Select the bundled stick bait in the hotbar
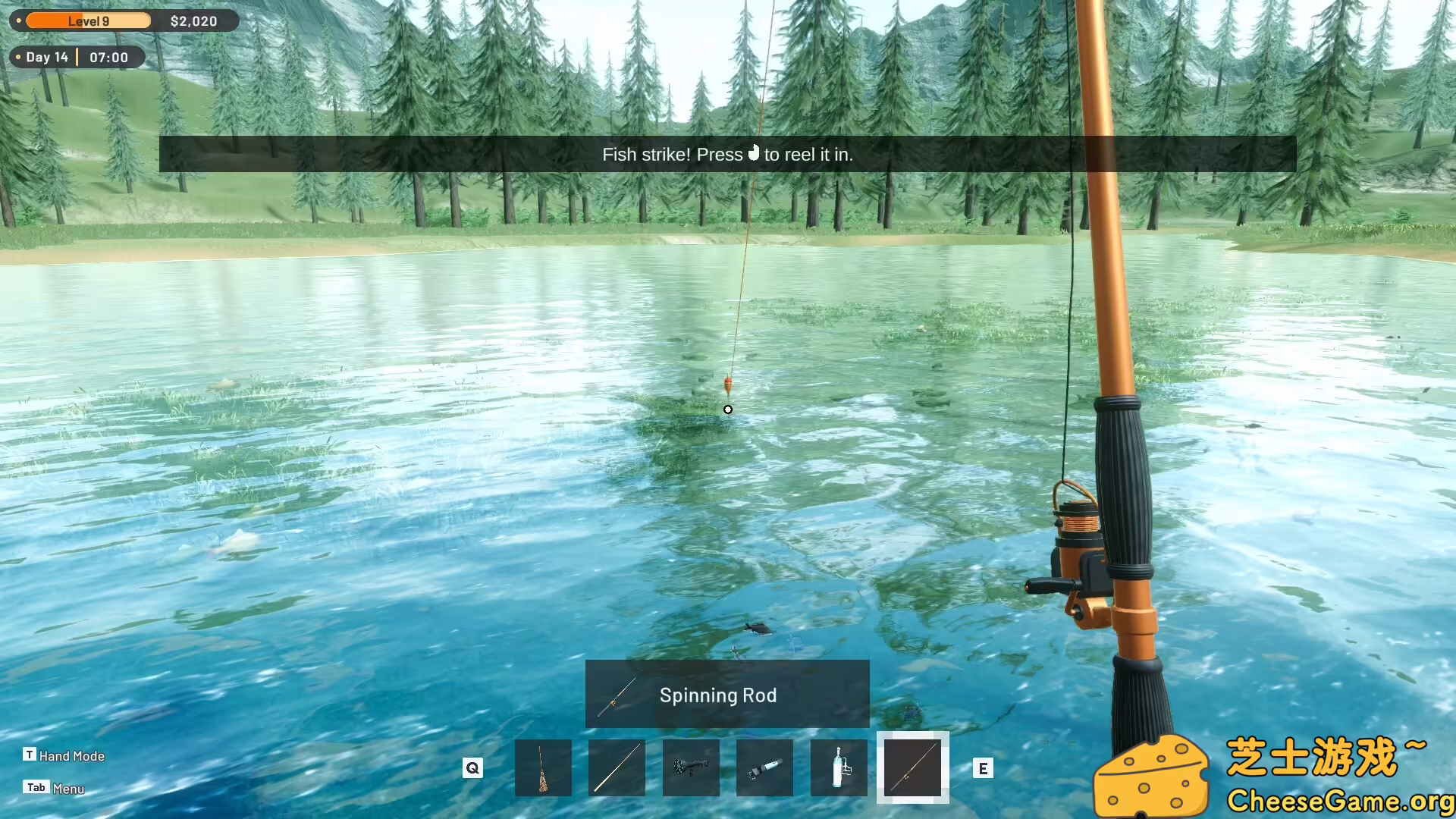1456x819 pixels. tap(543, 767)
